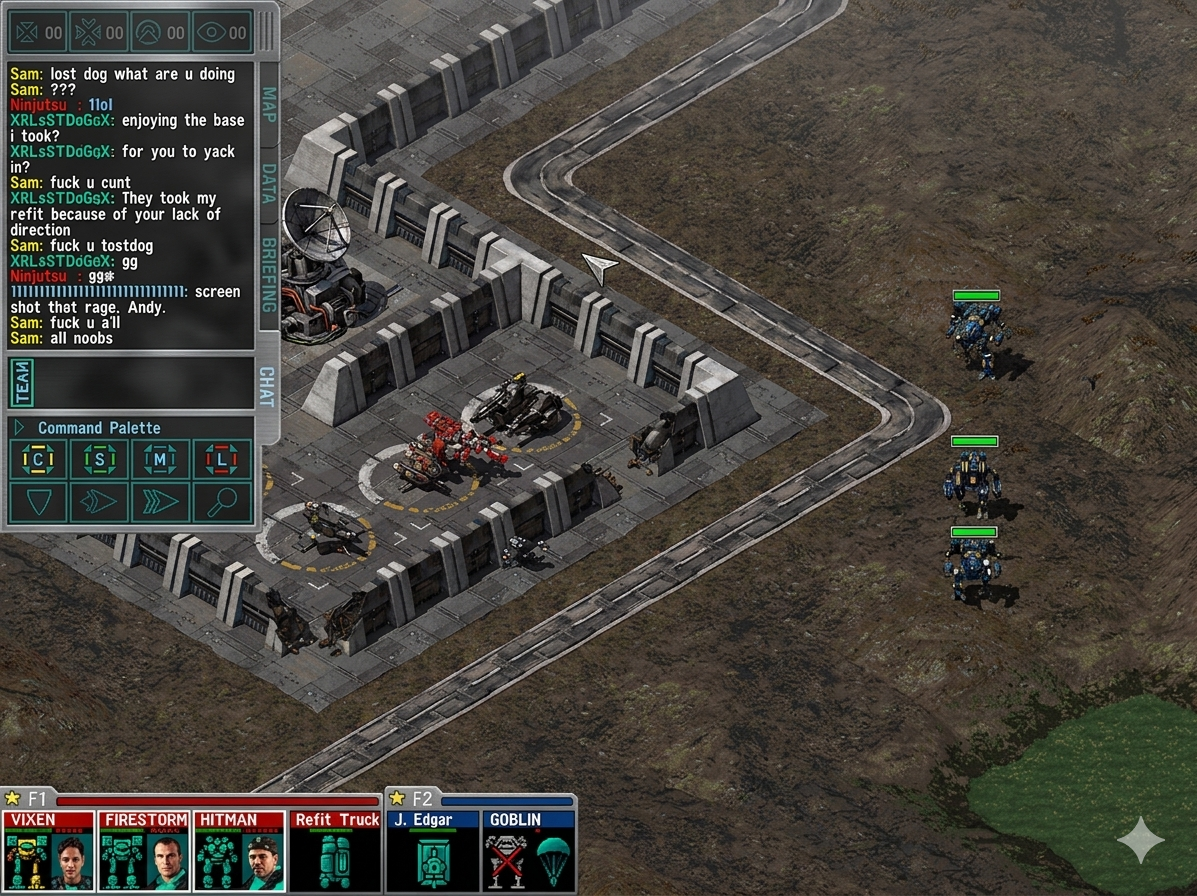Switch to the MAP side tab
The image size is (1197, 896).
tap(268, 105)
